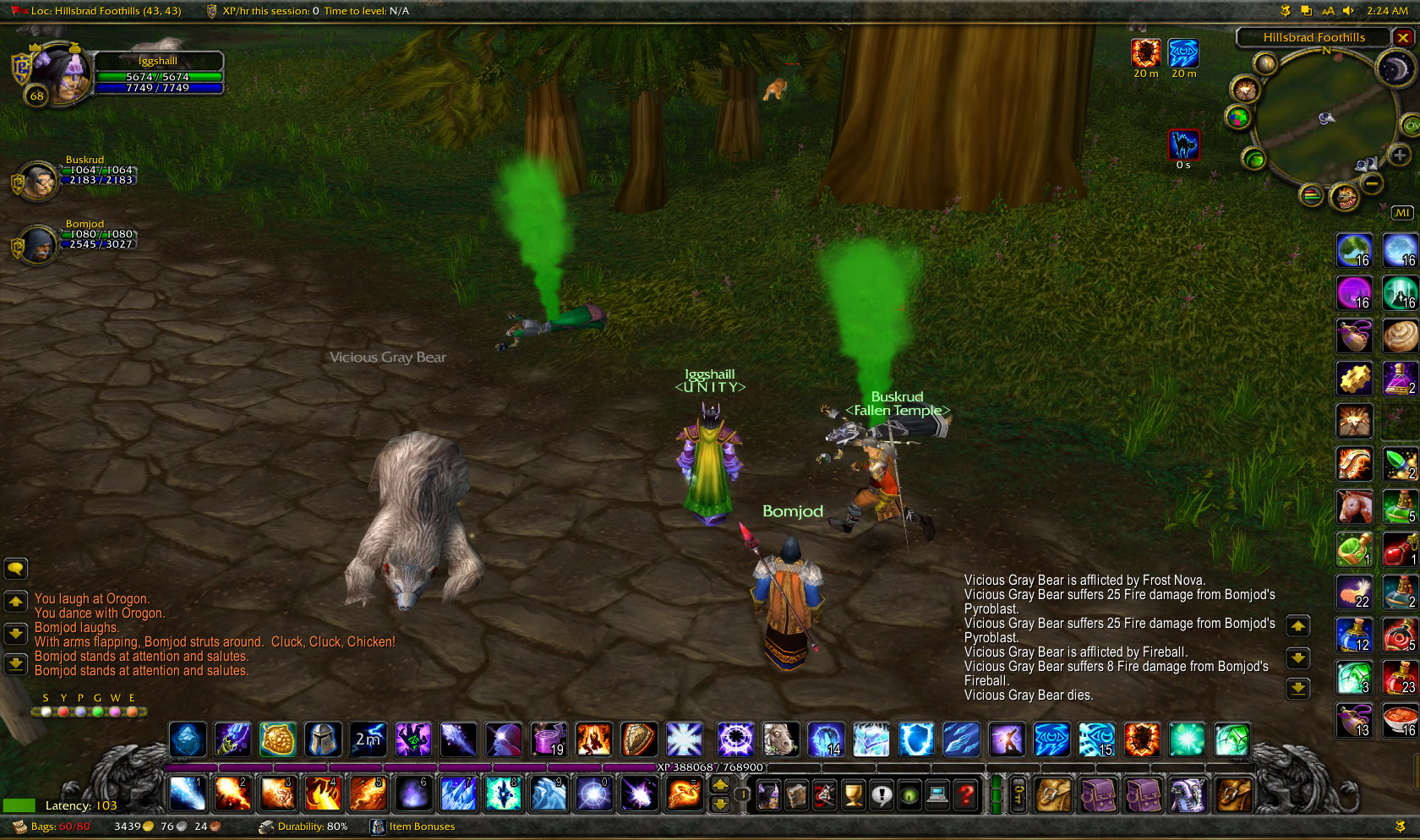1420x840 pixels.
Task: Click the black cat debuff icon
Action: point(1183,145)
